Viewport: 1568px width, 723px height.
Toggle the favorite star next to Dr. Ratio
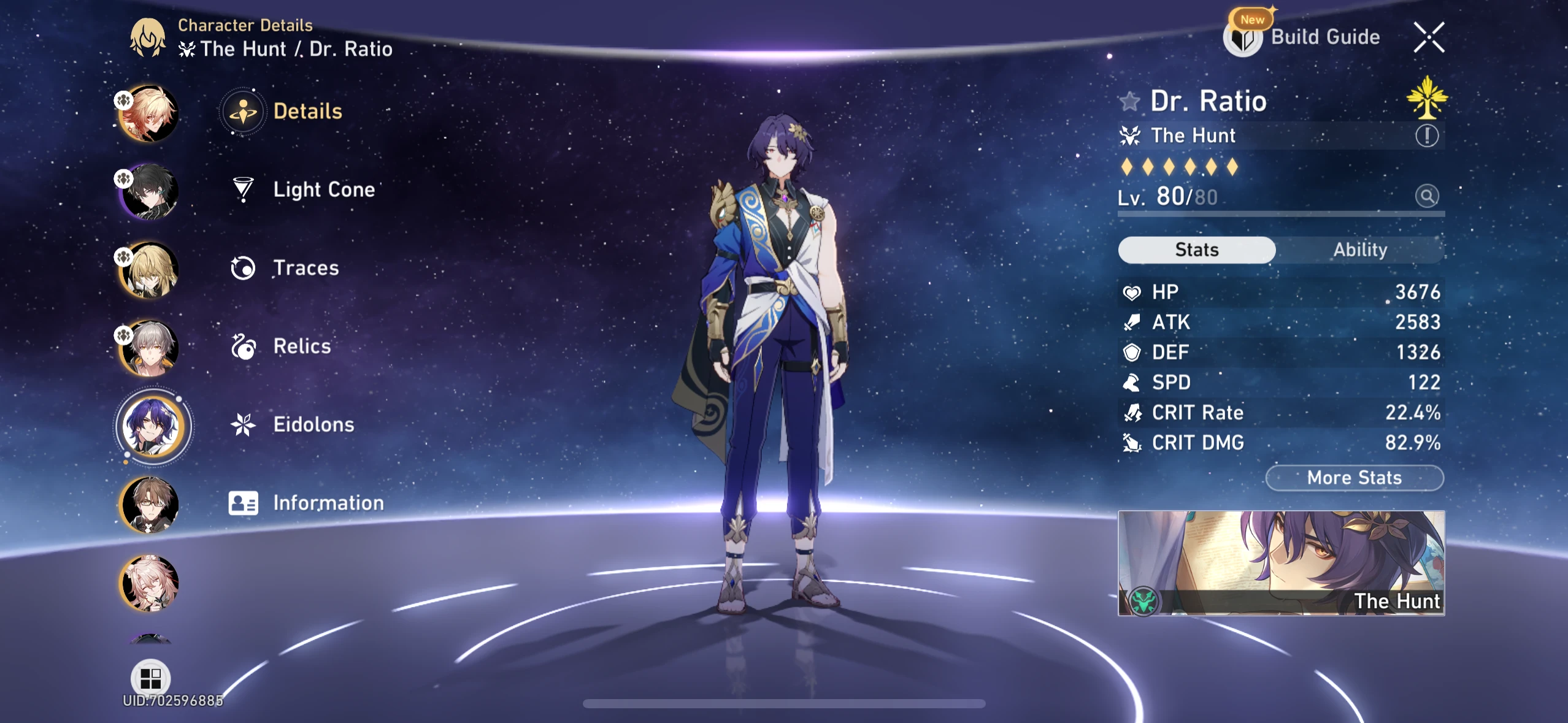(1129, 101)
